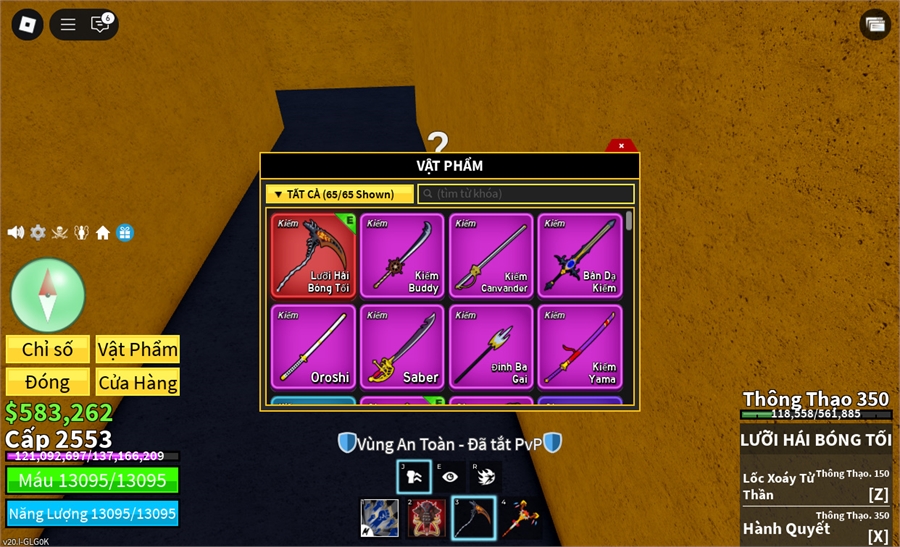
Task: Open settings via the gear icon
Action: pos(38,232)
